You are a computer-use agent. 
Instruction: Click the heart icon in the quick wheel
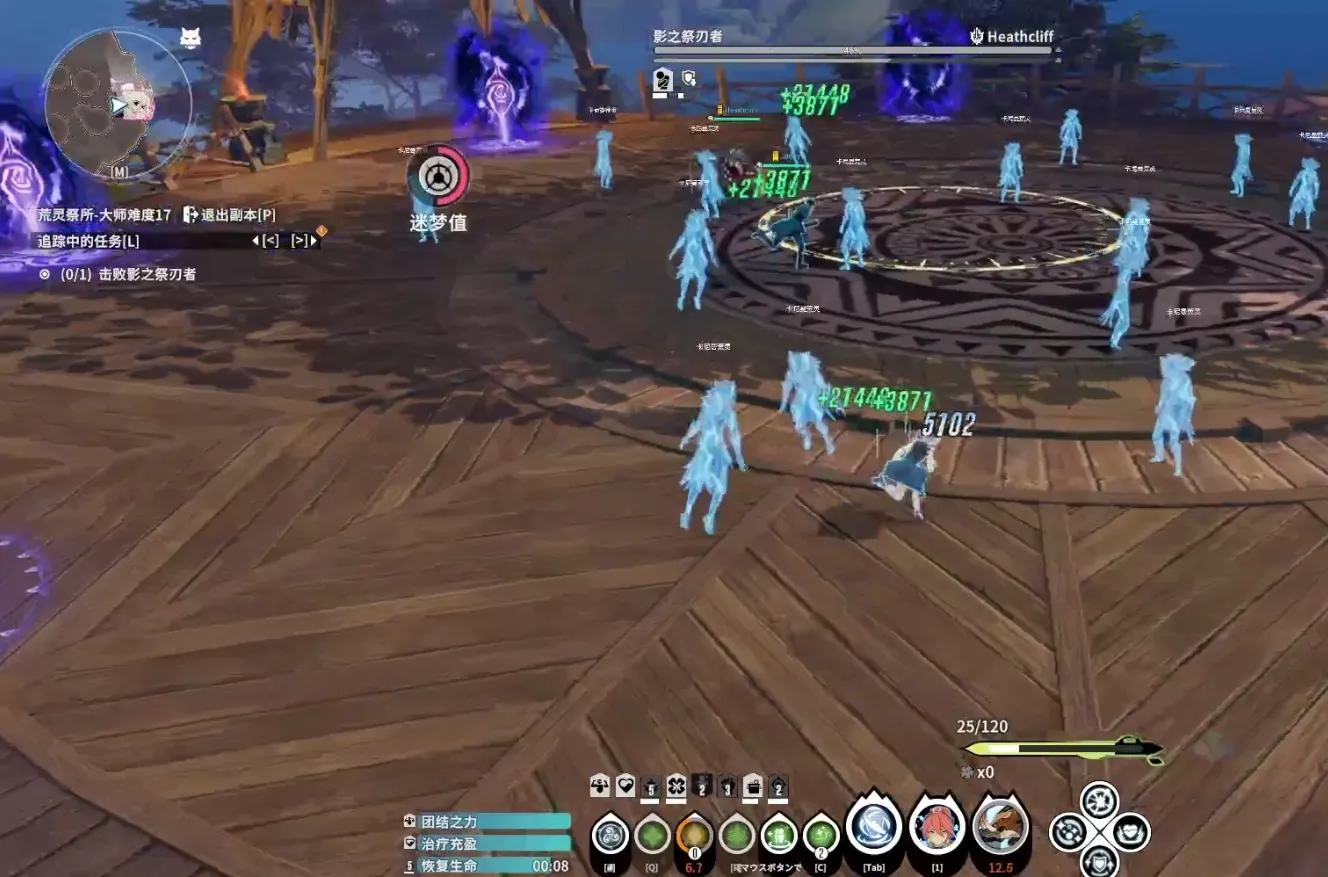(1131, 831)
